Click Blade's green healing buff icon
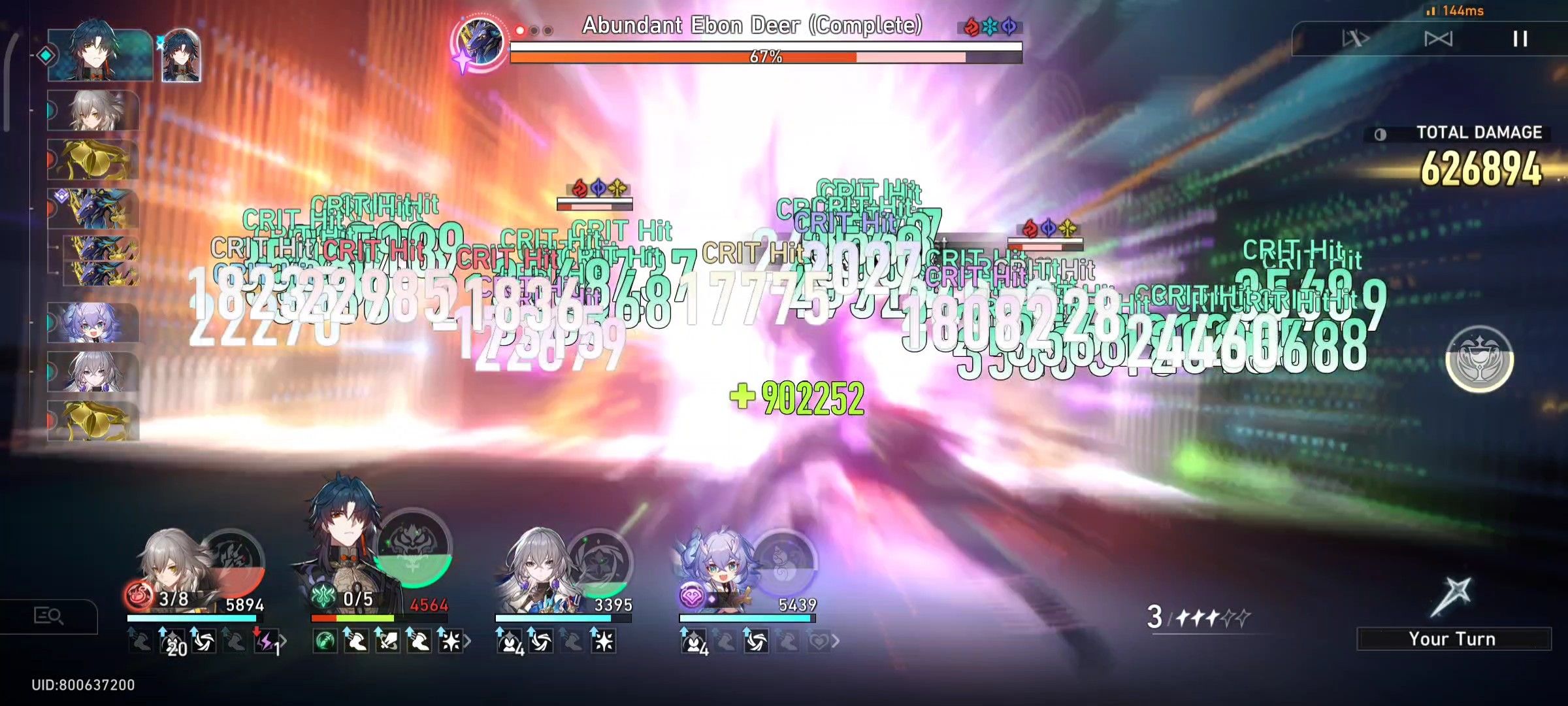This screenshot has height=706, width=1568. tap(324, 641)
